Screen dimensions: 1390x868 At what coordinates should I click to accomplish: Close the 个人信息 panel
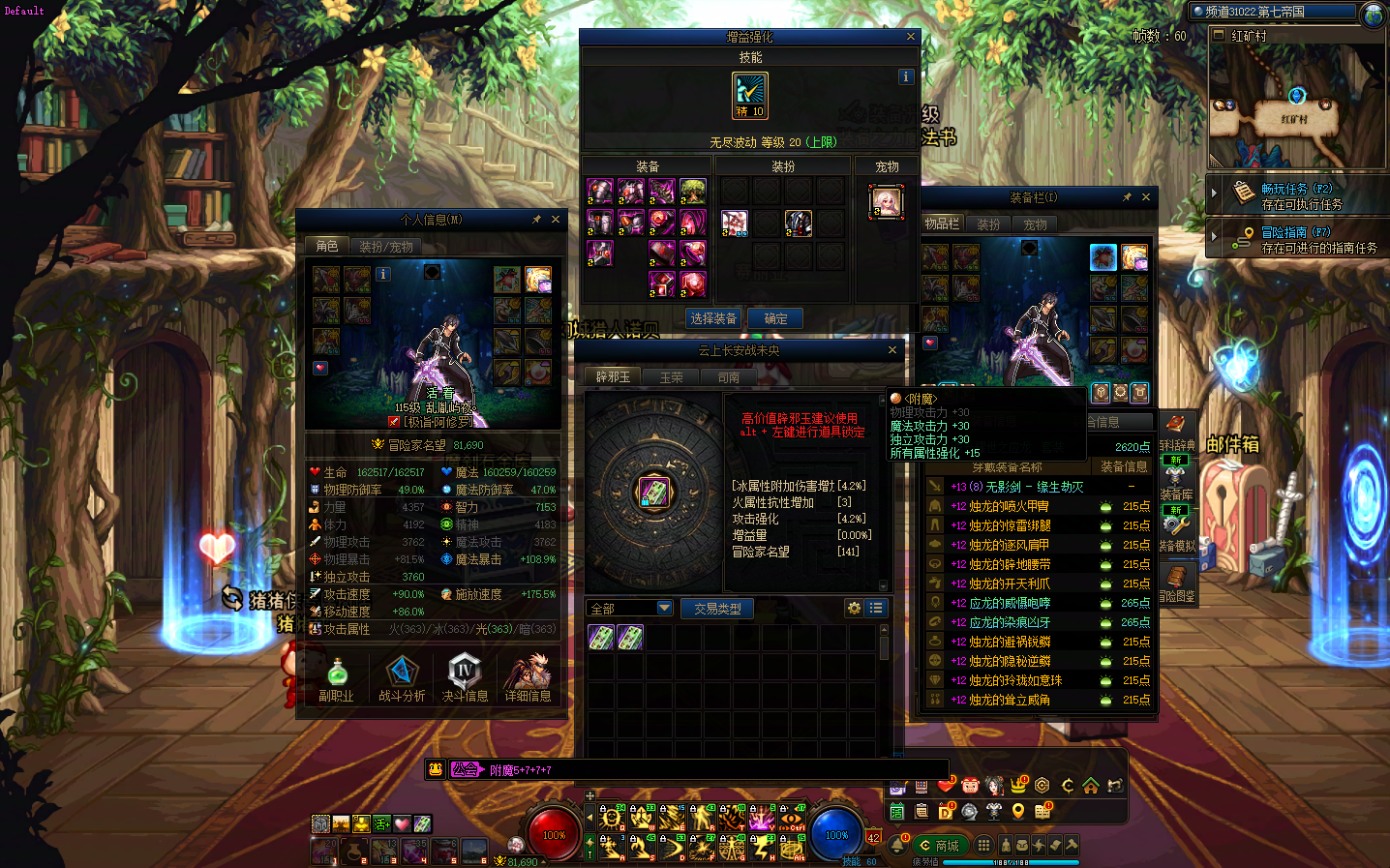tap(556, 220)
